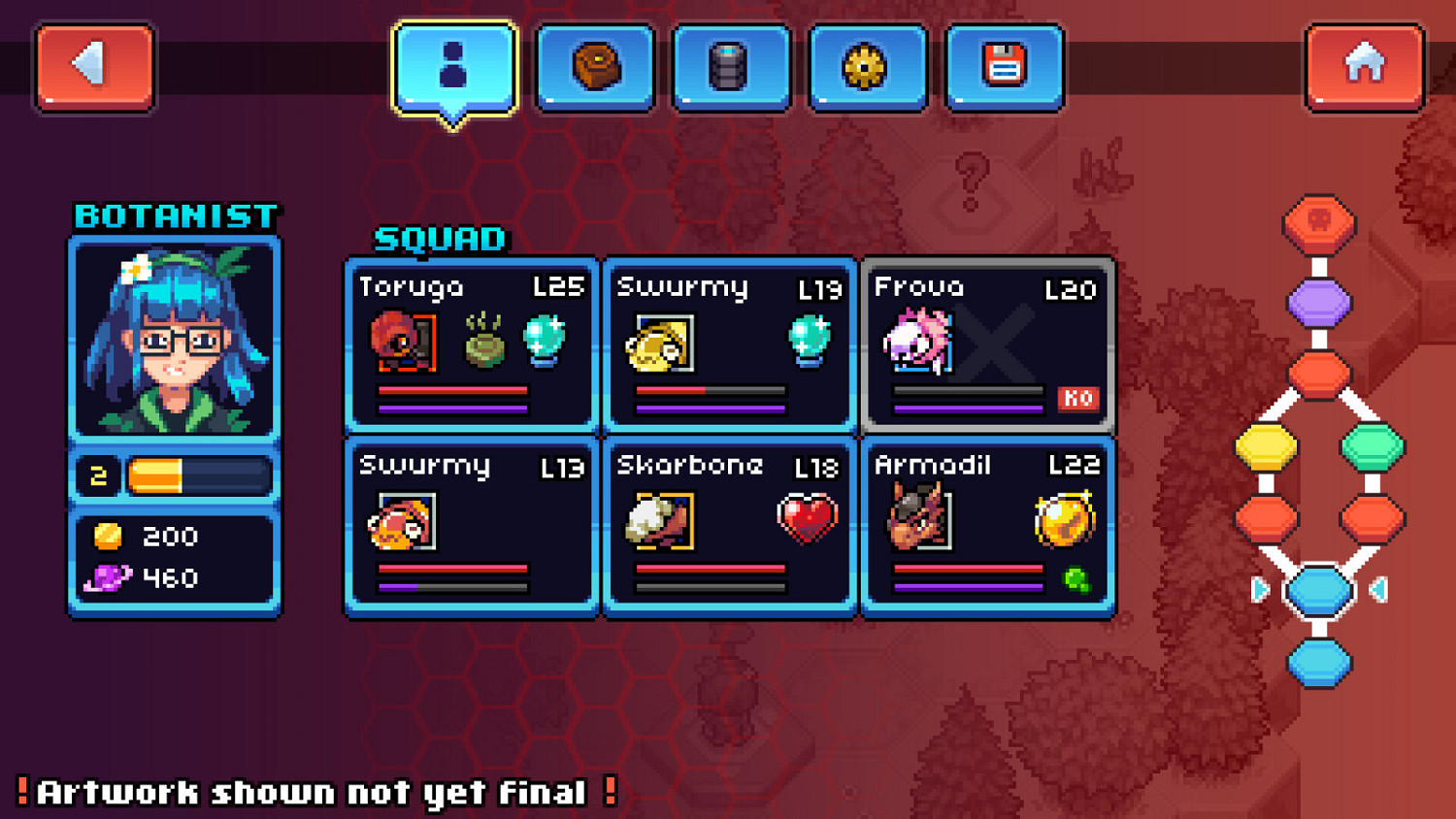The width and height of the screenshot is (1456, 819).
Task: Return home via the house button
Action: click(x=1364, y=66)
